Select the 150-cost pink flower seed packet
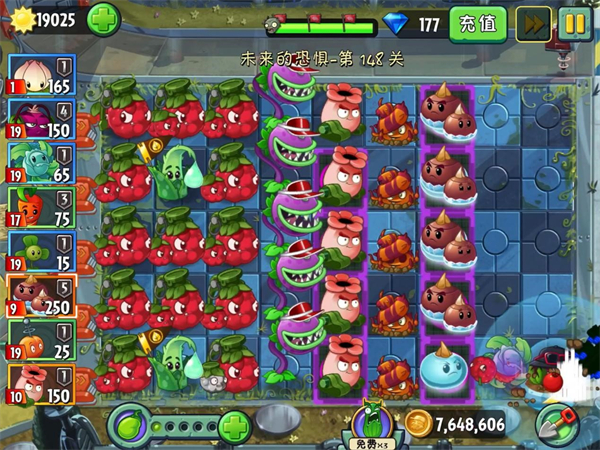Screen dimensions: 600x450 click(x=41, y=384)
